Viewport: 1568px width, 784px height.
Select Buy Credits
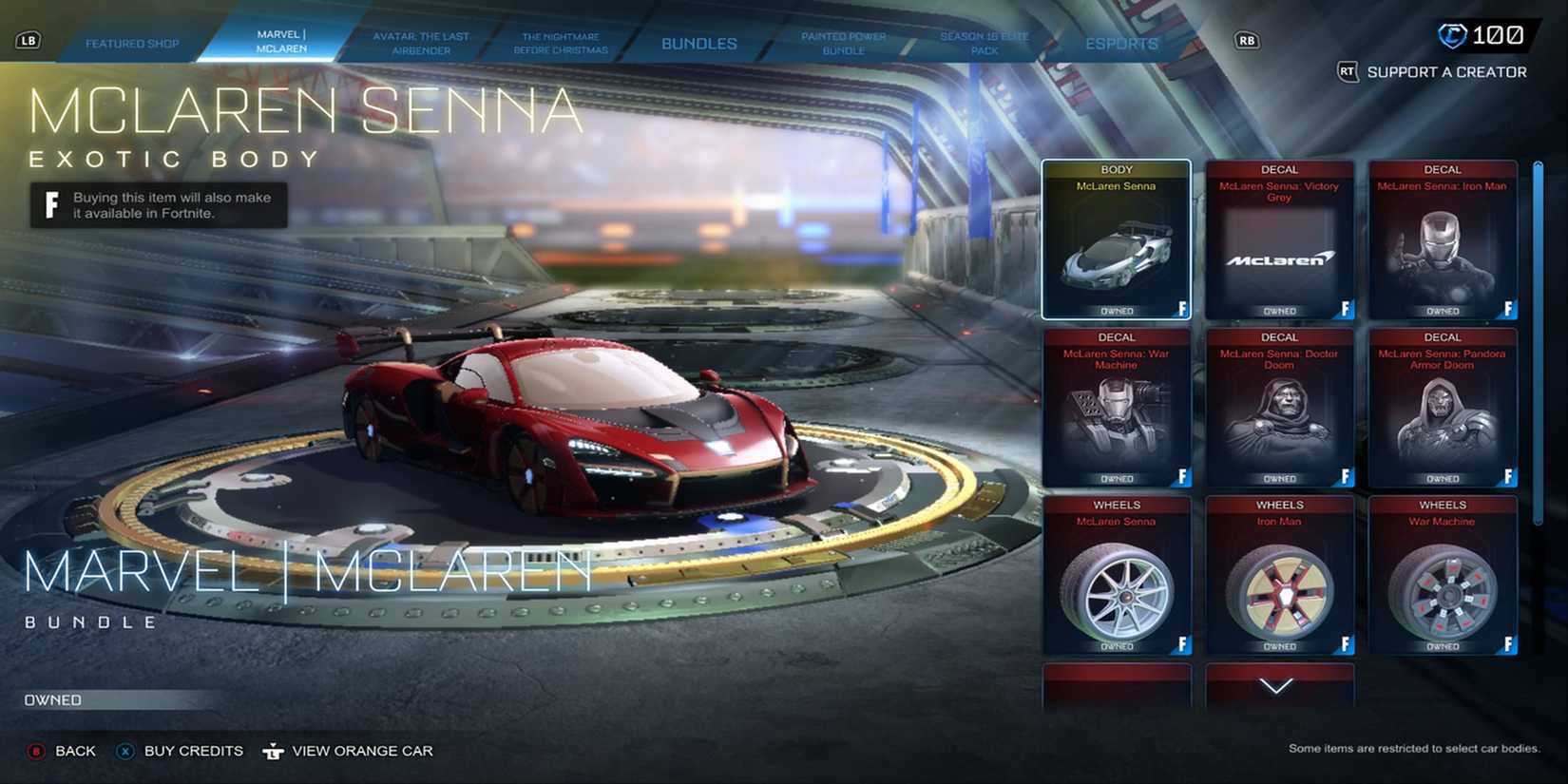(x=181, y=751)
